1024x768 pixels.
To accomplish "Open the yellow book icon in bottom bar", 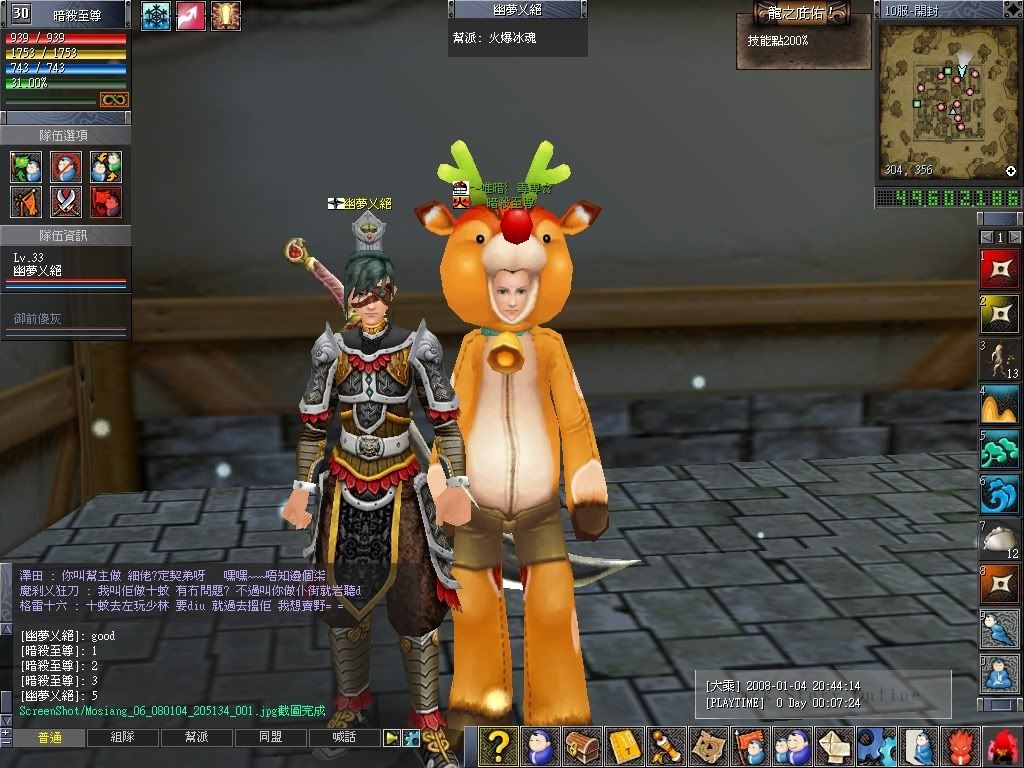I will (x=625, y=747).
